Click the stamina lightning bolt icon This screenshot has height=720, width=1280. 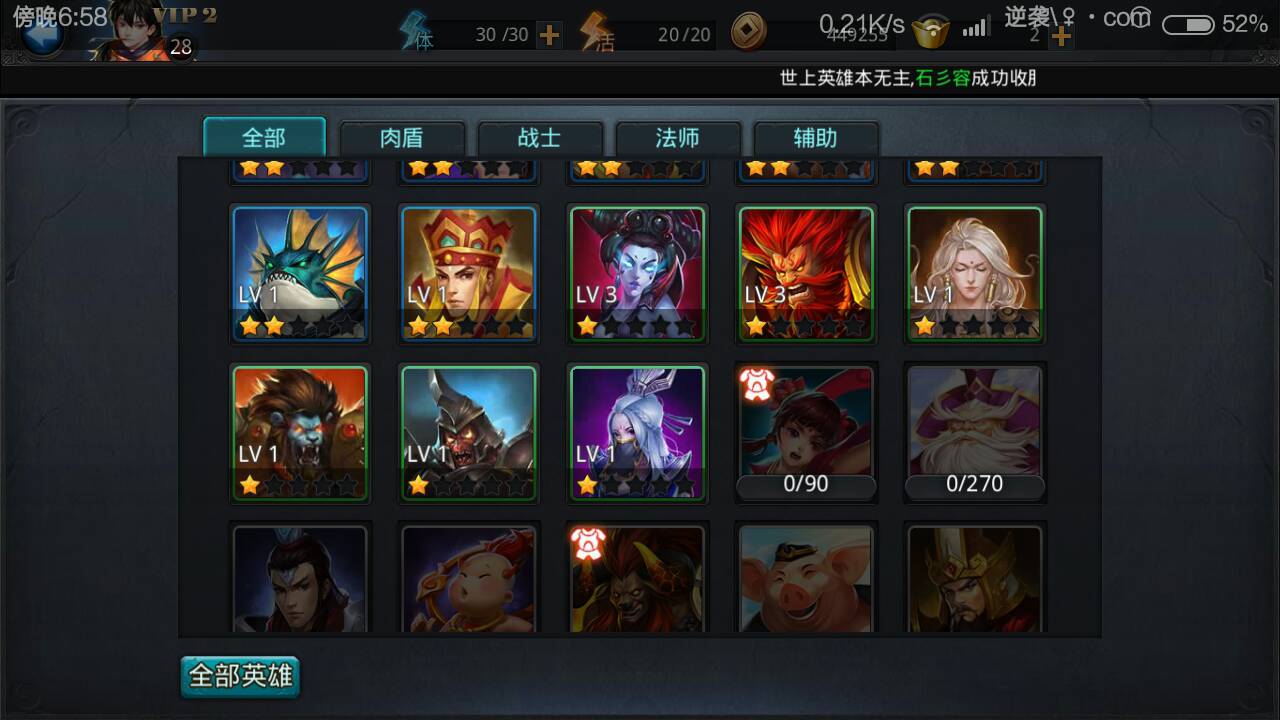tap(413, 30)
